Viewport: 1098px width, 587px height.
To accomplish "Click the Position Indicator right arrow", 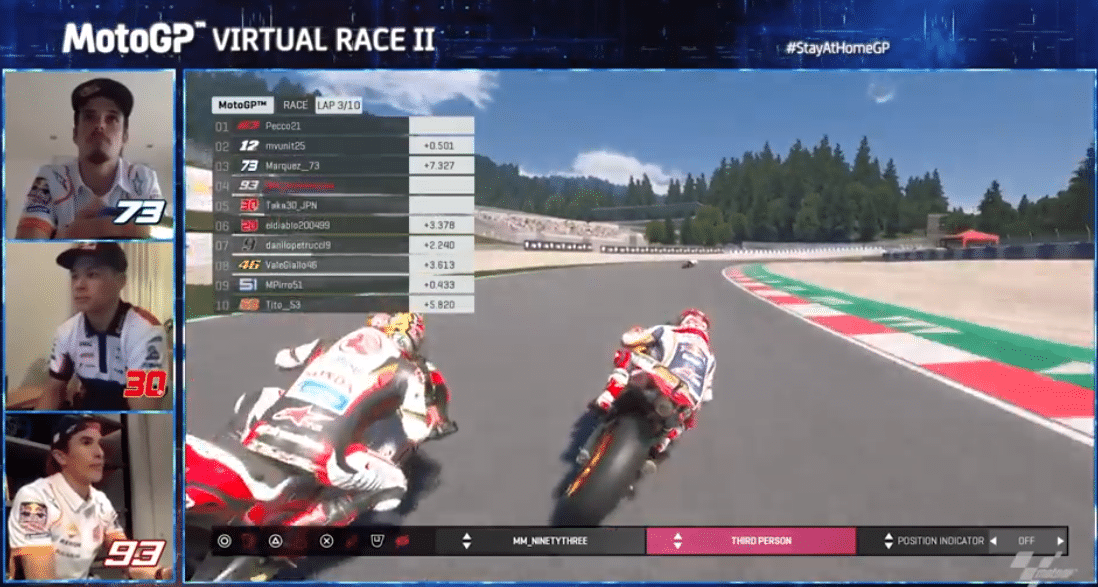I will (x=1060, y=541).
